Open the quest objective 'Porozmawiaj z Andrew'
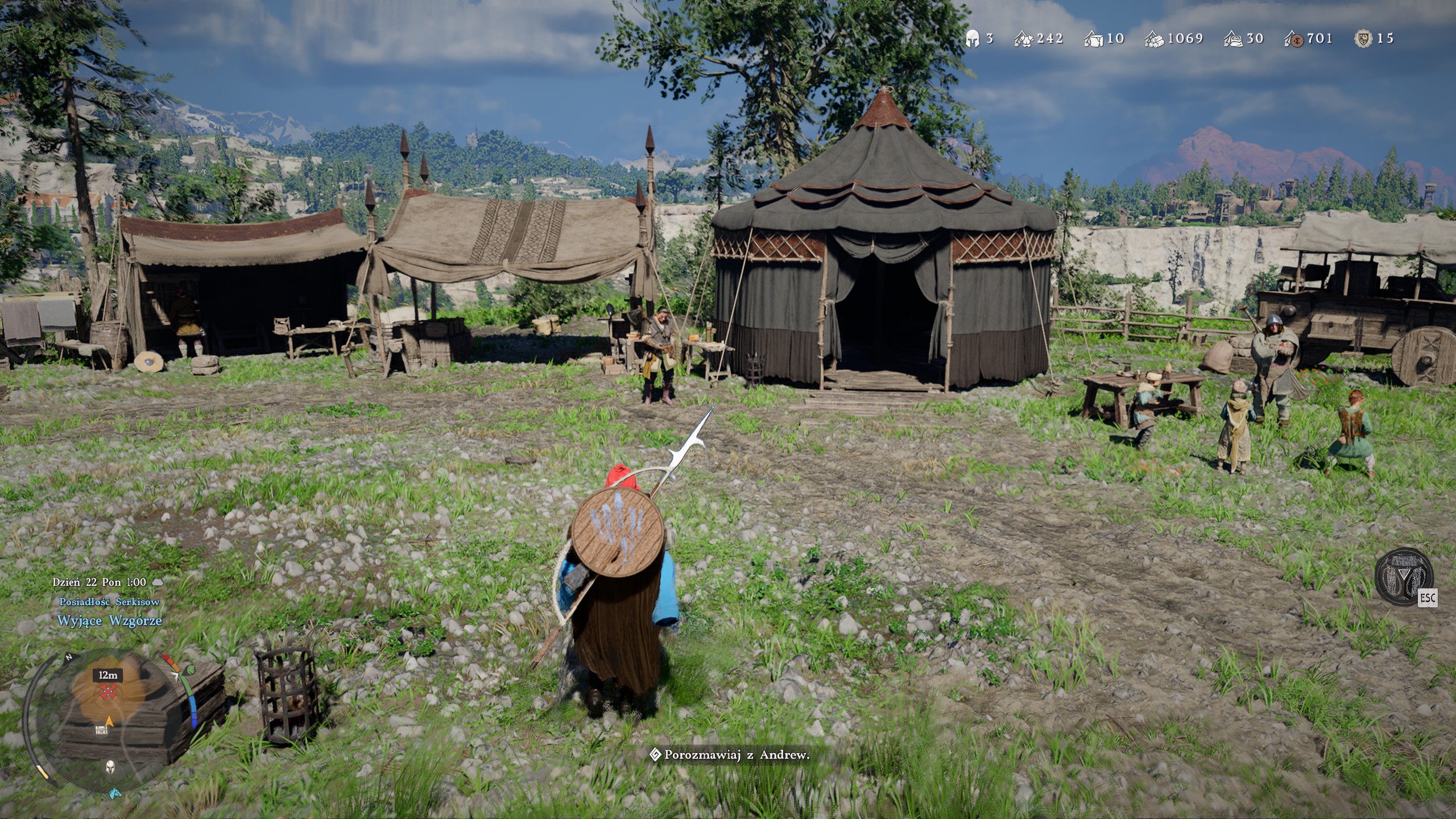The image size is (1456, 819). click(x=731, y=755)
